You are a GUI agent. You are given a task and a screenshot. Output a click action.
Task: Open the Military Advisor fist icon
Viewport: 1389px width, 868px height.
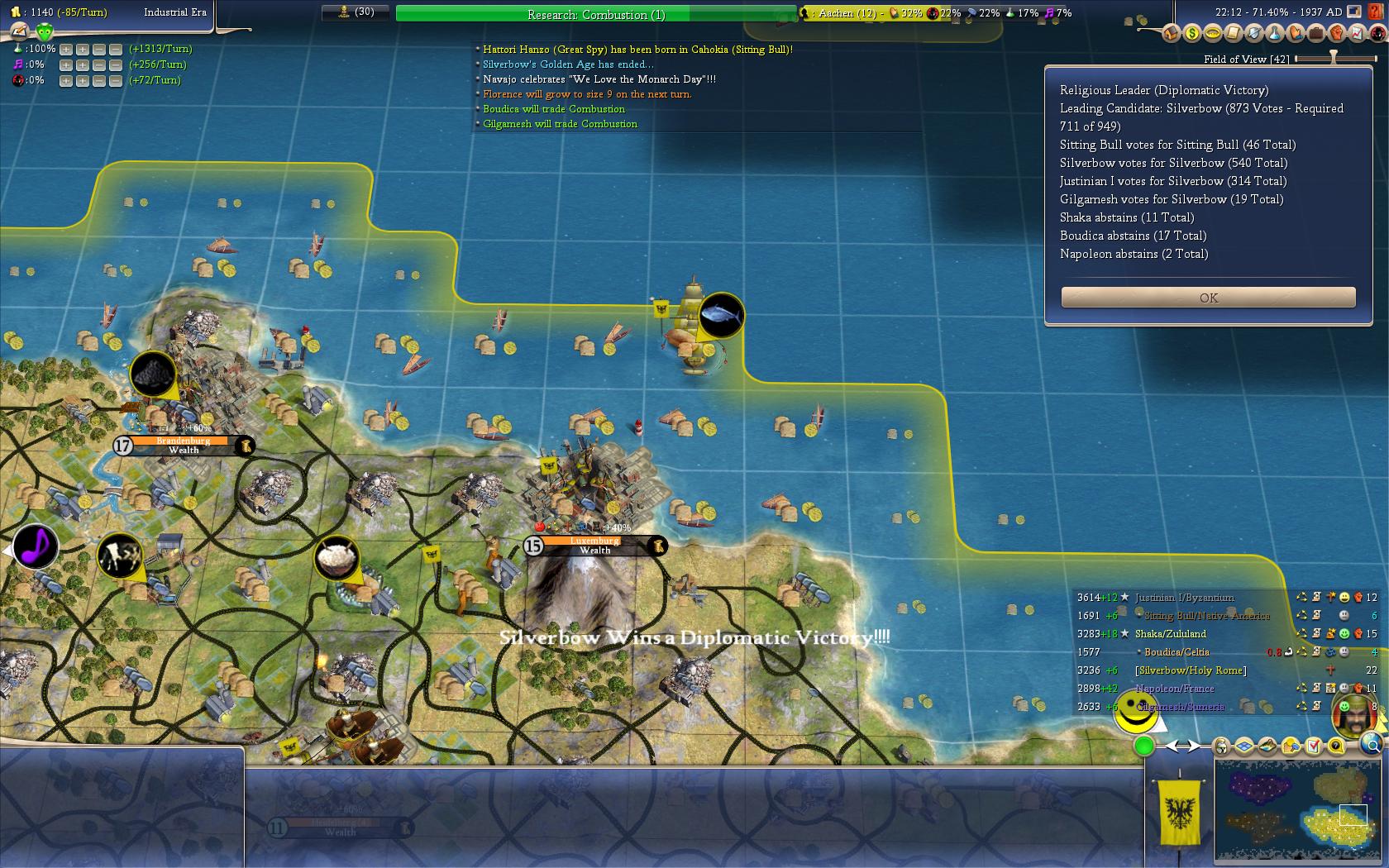[1337, 34]
